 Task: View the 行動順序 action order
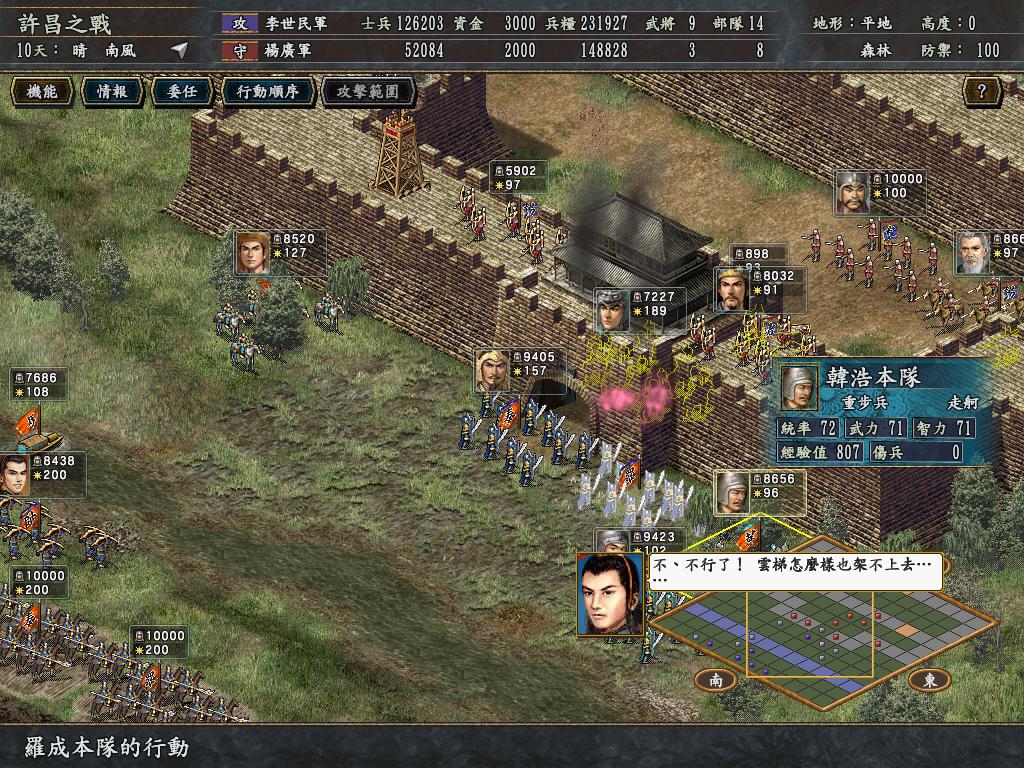[x=267, y=92]
